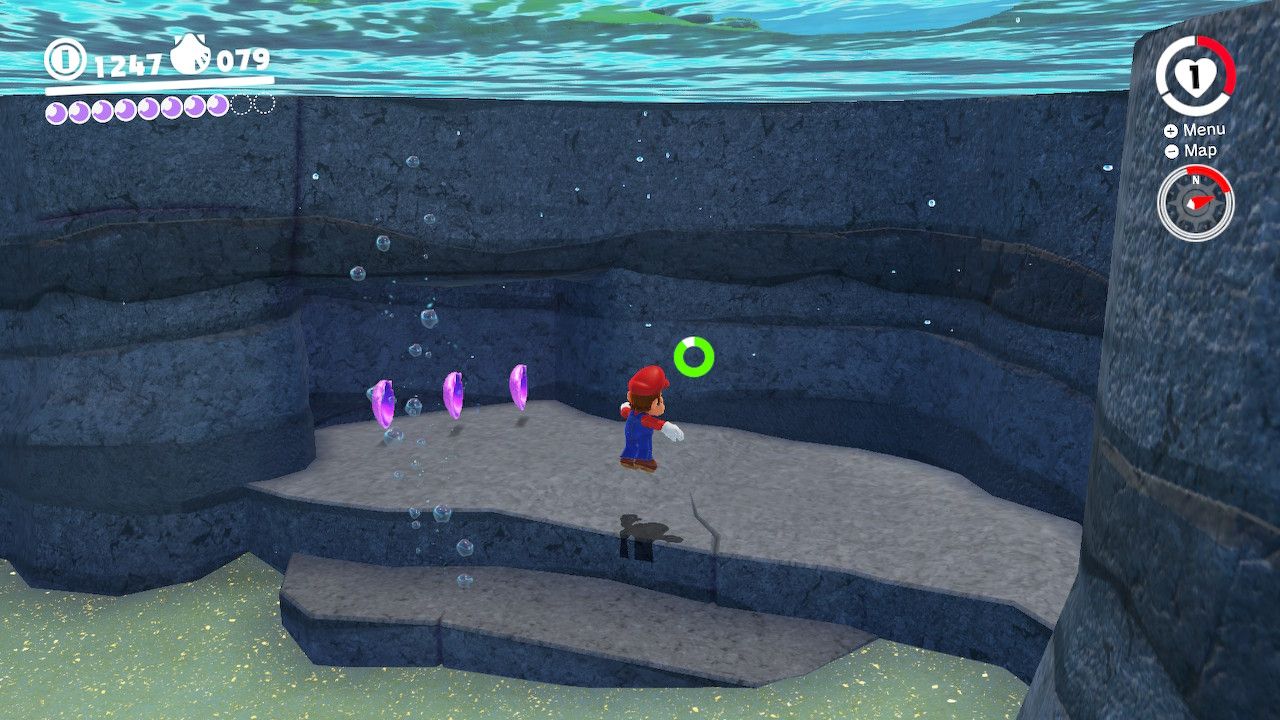Click the plus icon next to Menu
The width and height of the screenshot is (1280, 720).
click(1170, 131)
